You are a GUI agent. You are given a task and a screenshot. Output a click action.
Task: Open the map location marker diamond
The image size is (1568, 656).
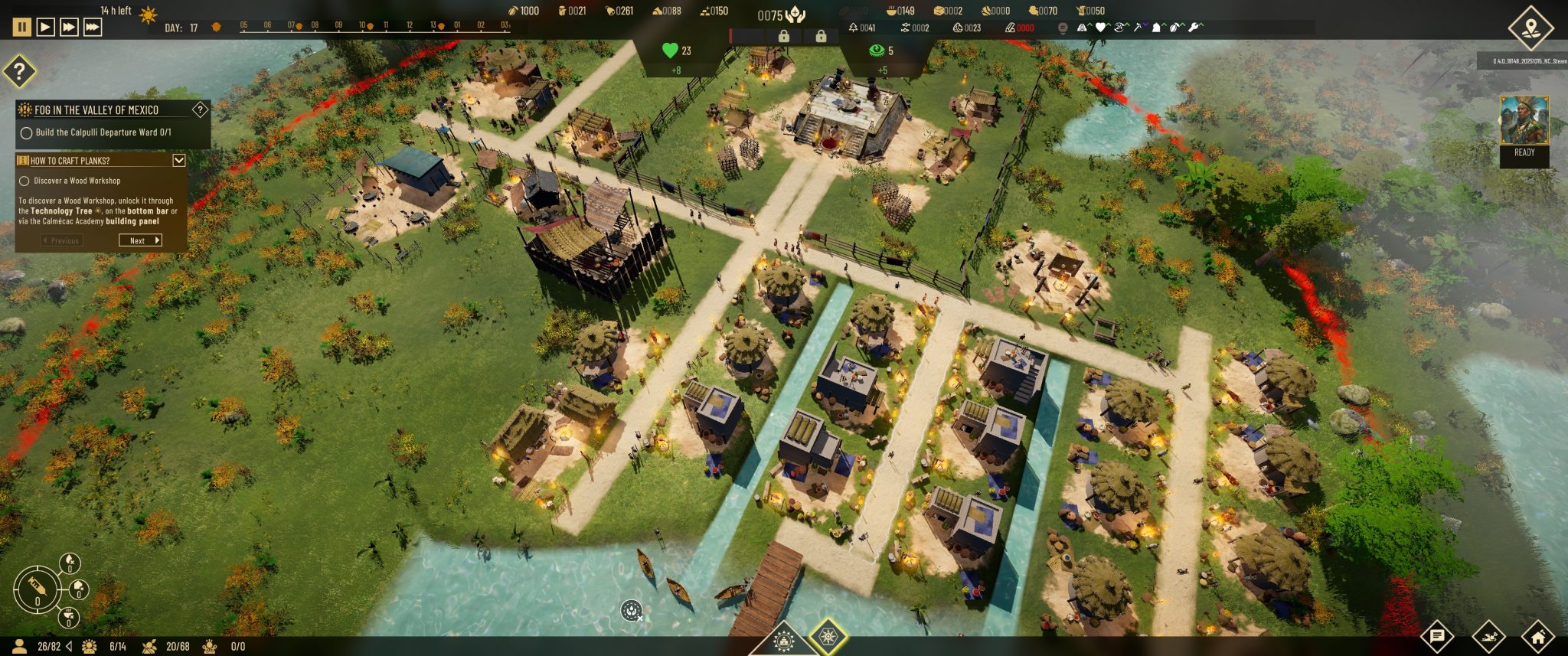point(1530,28)
